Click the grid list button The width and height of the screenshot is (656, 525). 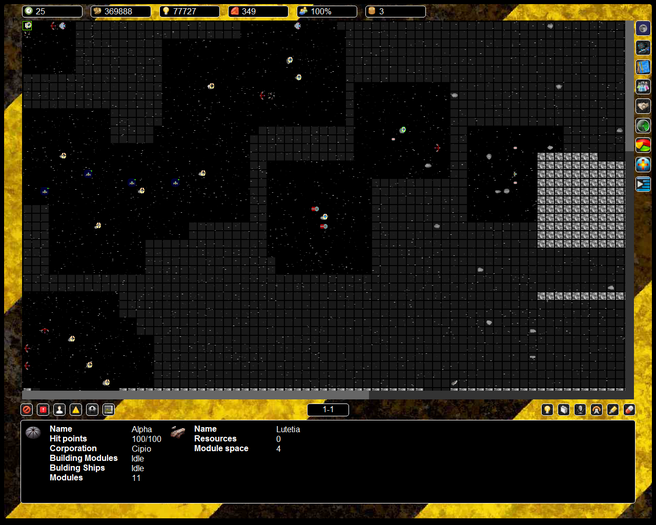[108, 409]
